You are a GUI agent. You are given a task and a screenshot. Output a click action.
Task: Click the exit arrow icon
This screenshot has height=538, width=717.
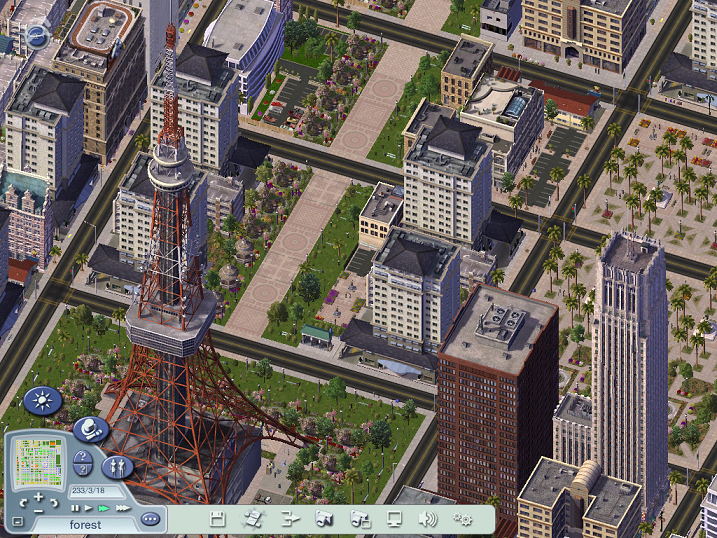[x=290, y=518]
